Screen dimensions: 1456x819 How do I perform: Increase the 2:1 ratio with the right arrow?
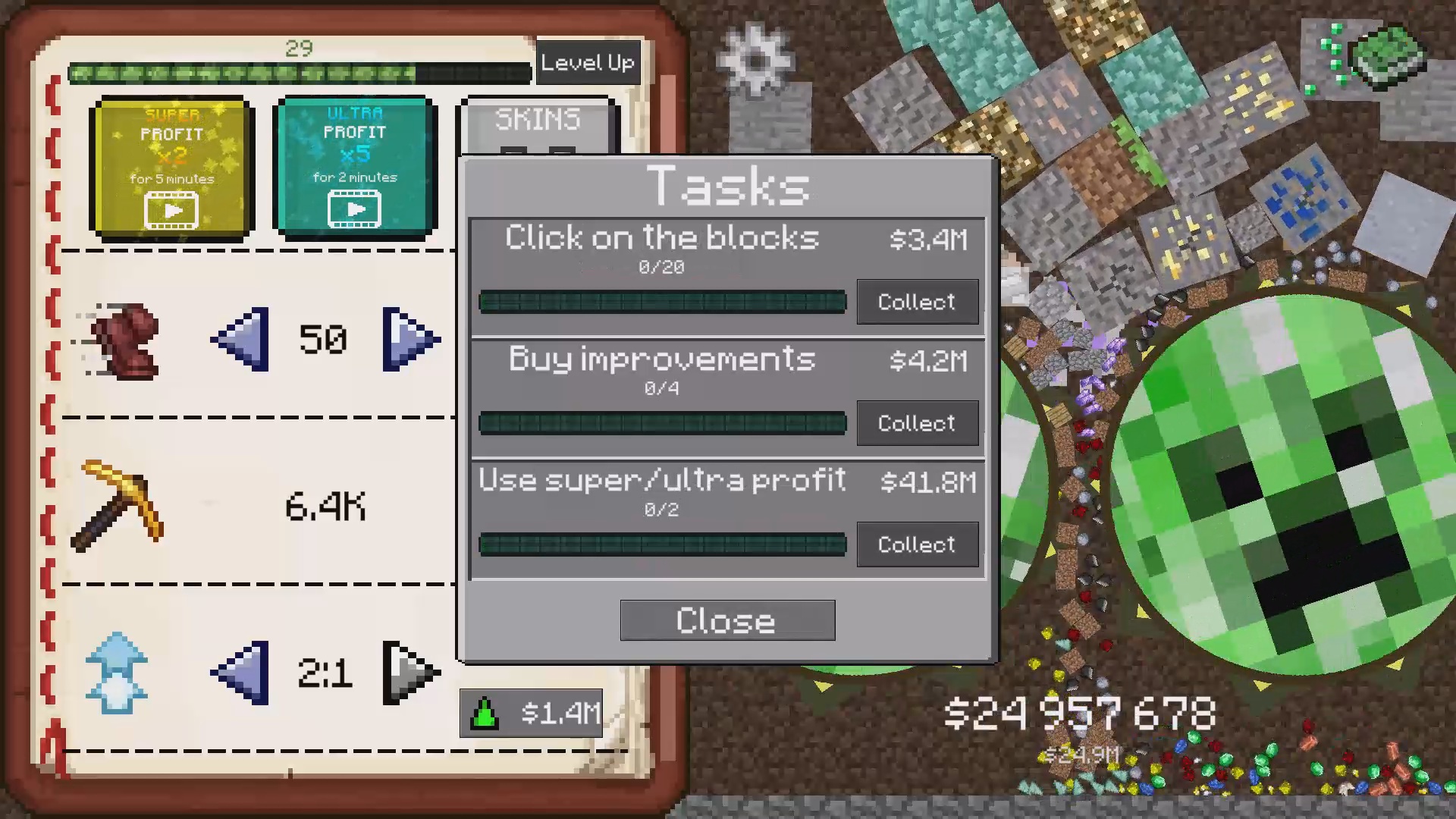[x=409, y=671]
